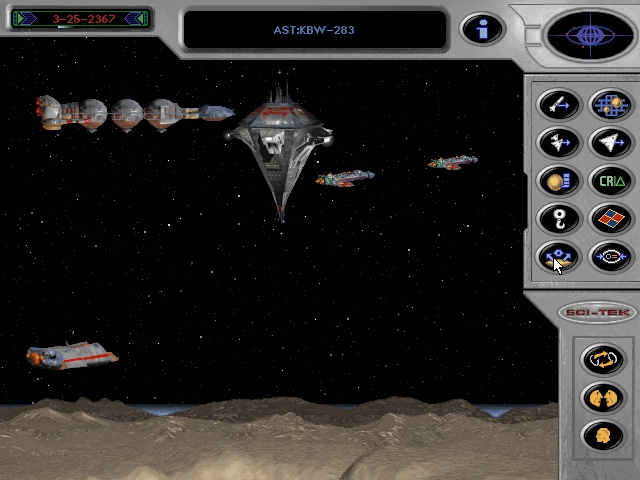The width and height of the screenshot is (640, 480).
Task: Select the single head profile button
Action: pyautogui.click(x=602, y=434)
